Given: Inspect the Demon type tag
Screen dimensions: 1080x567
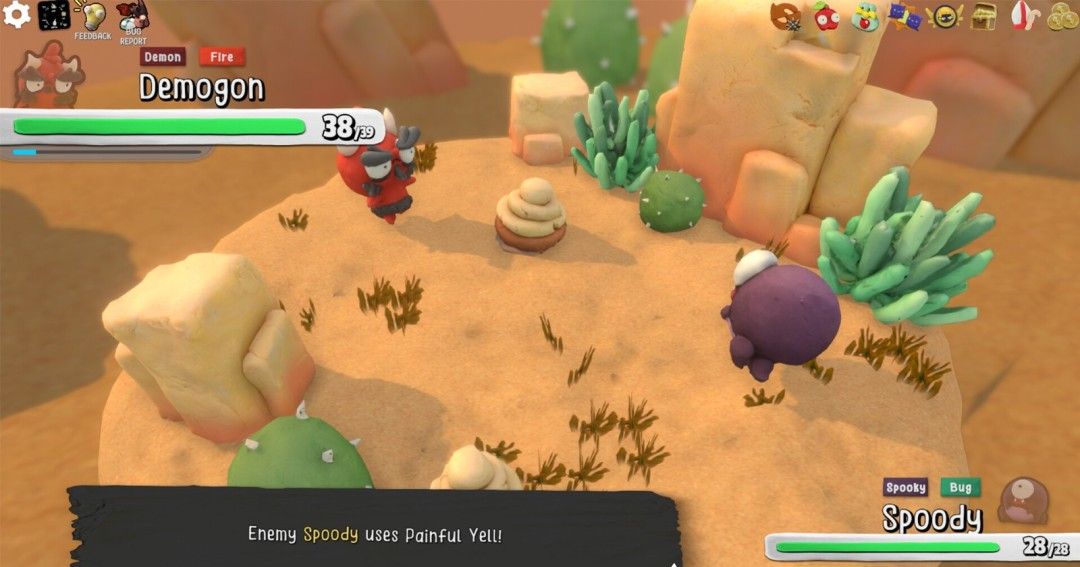Looking at the screenshot, I should [x=163, y=57].
